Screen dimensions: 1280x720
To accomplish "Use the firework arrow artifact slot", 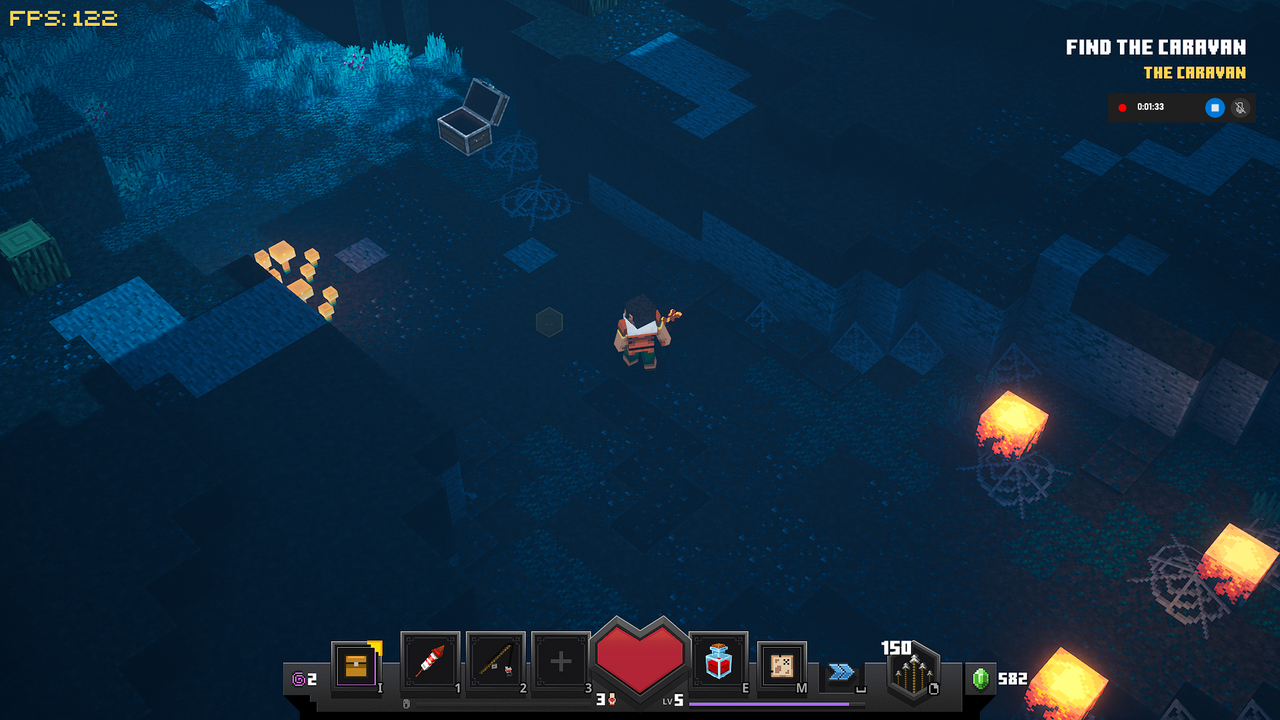I will coord(430,661).
